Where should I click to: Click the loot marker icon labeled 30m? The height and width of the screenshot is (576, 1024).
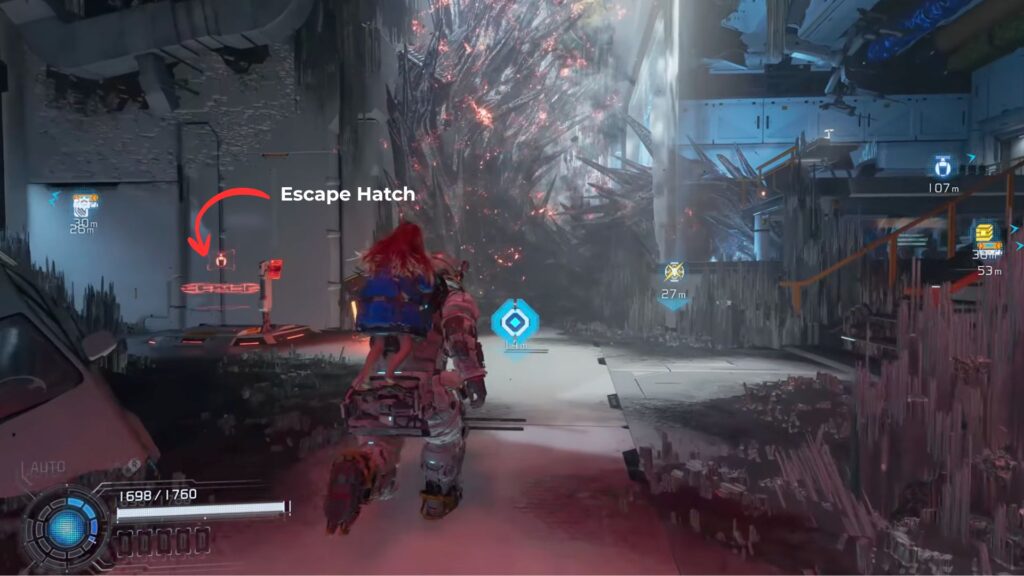click(84, 204)
